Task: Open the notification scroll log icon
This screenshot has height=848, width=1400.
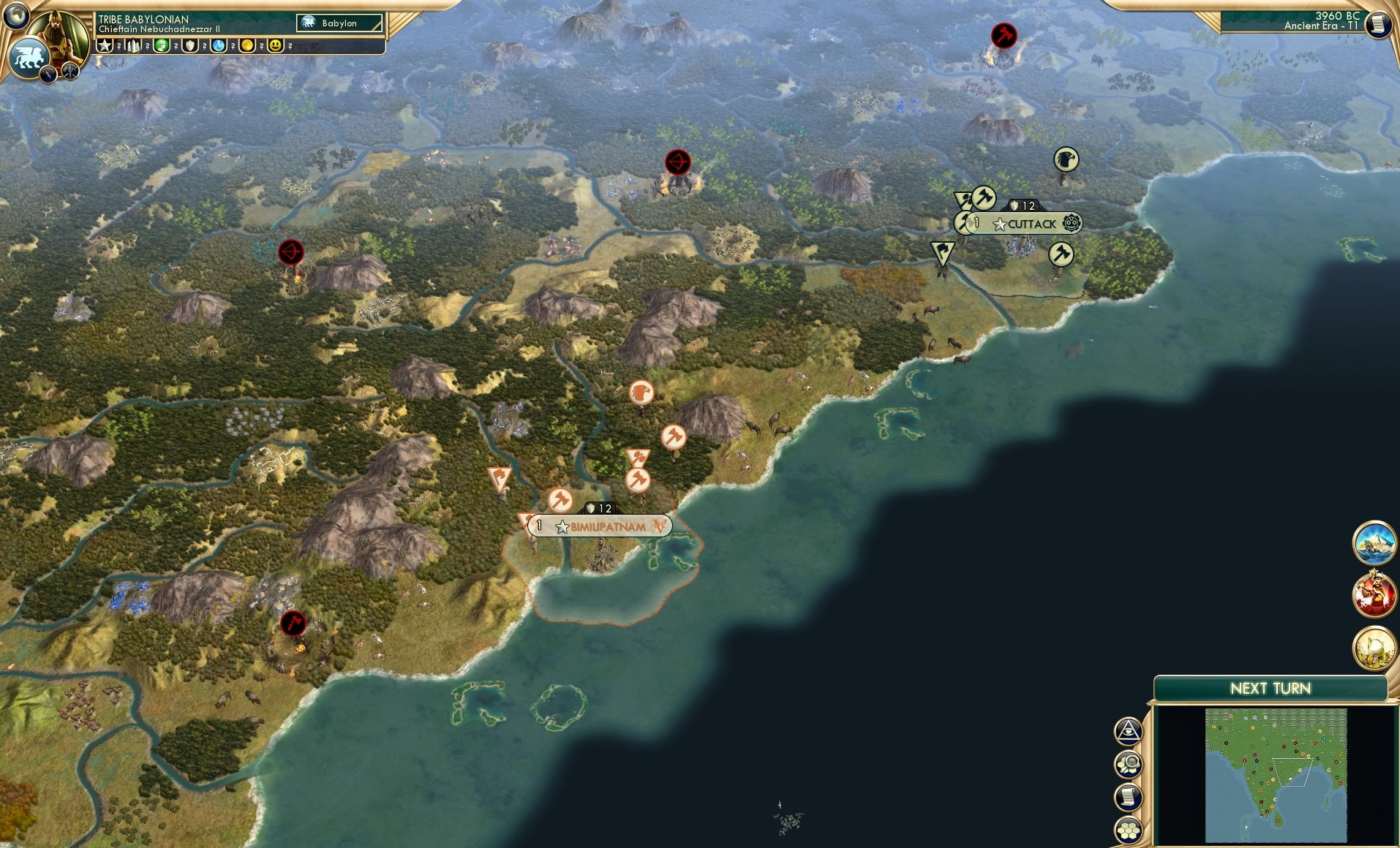Action: tap(1128, 795)
